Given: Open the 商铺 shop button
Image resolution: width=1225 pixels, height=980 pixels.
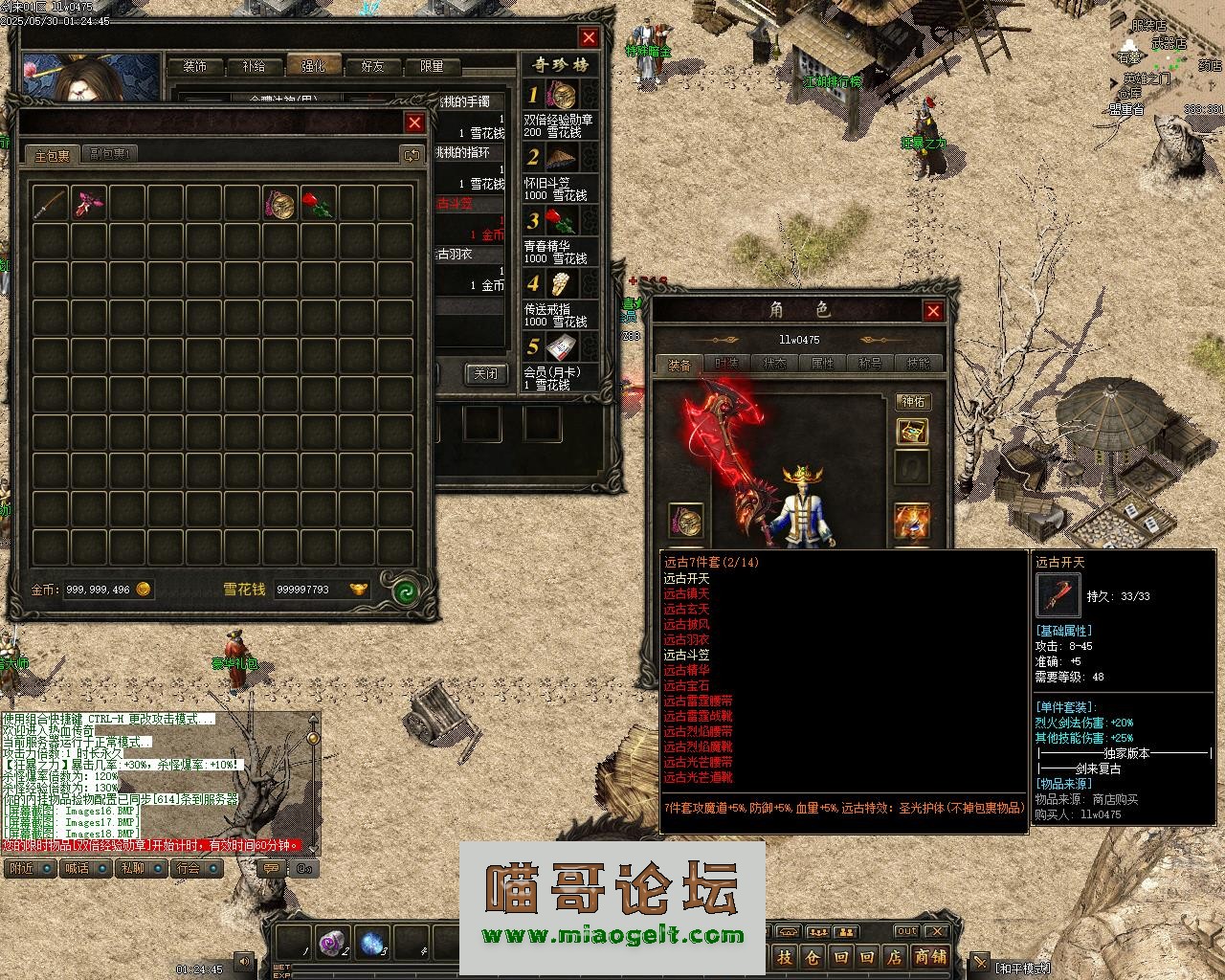Looking at the screenshot, I should pos(929,957).
